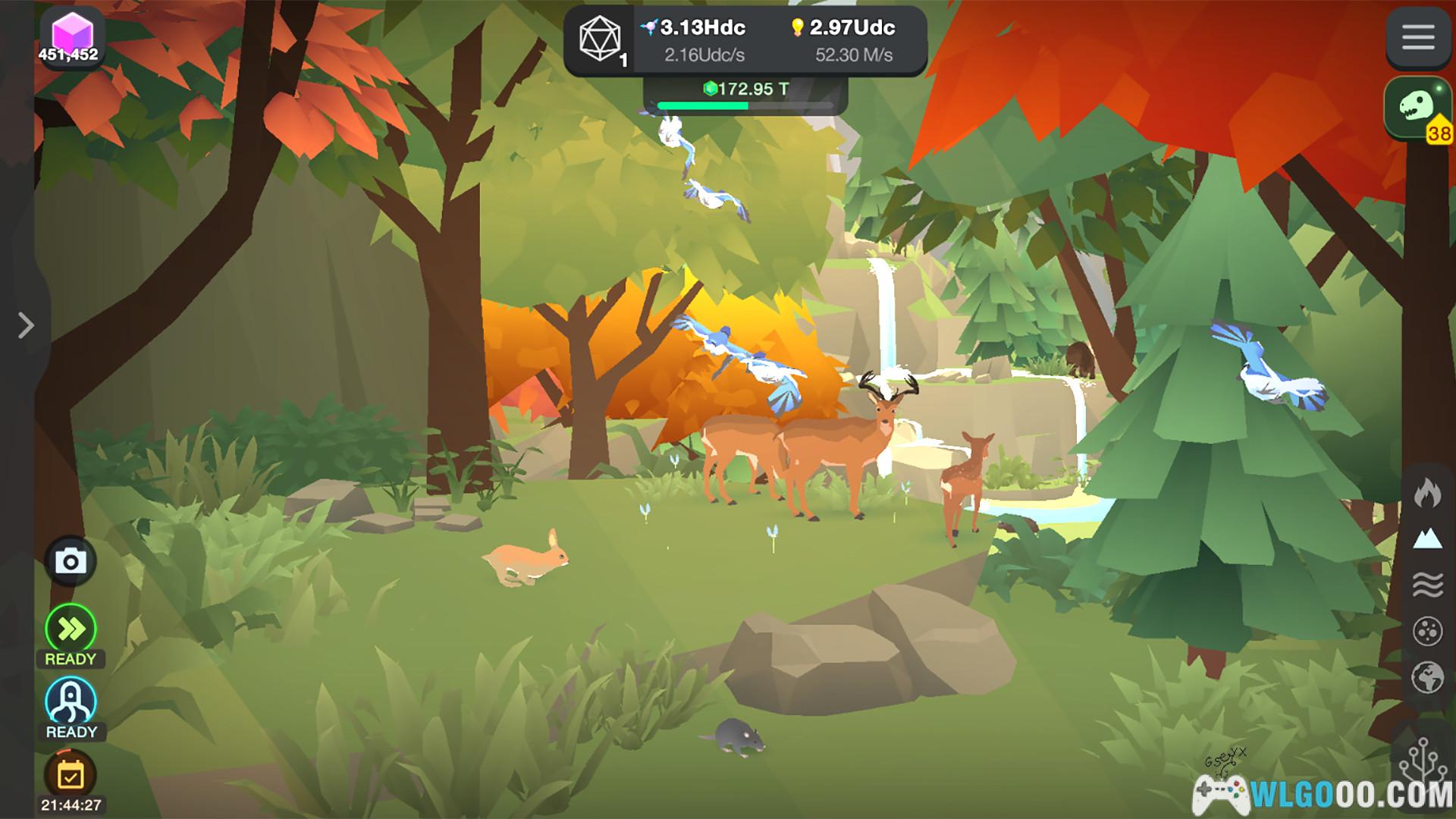Tap the pink cube currency icon

tap(71, 36)
